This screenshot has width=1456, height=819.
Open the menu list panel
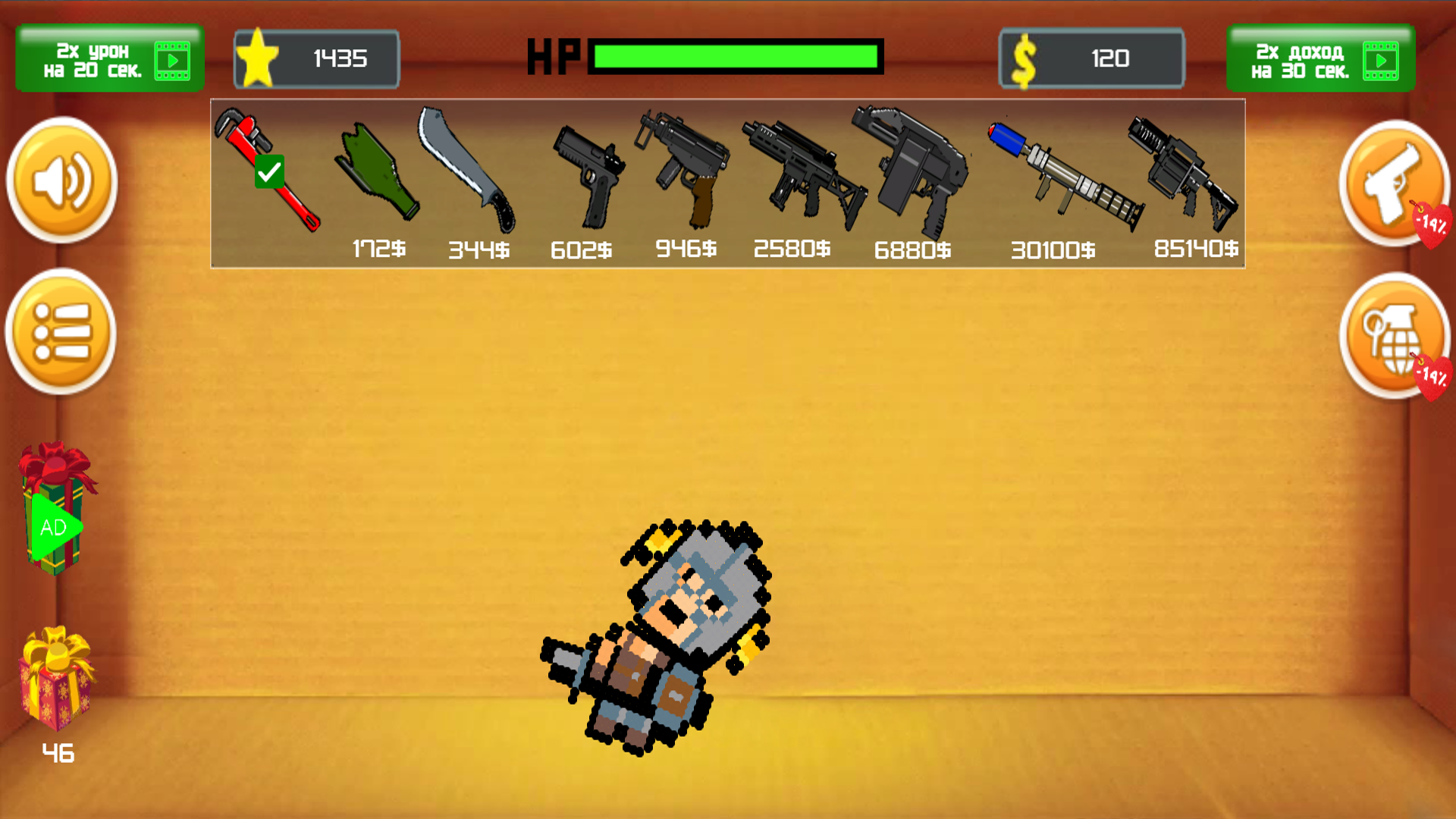(x=61, y=334)
